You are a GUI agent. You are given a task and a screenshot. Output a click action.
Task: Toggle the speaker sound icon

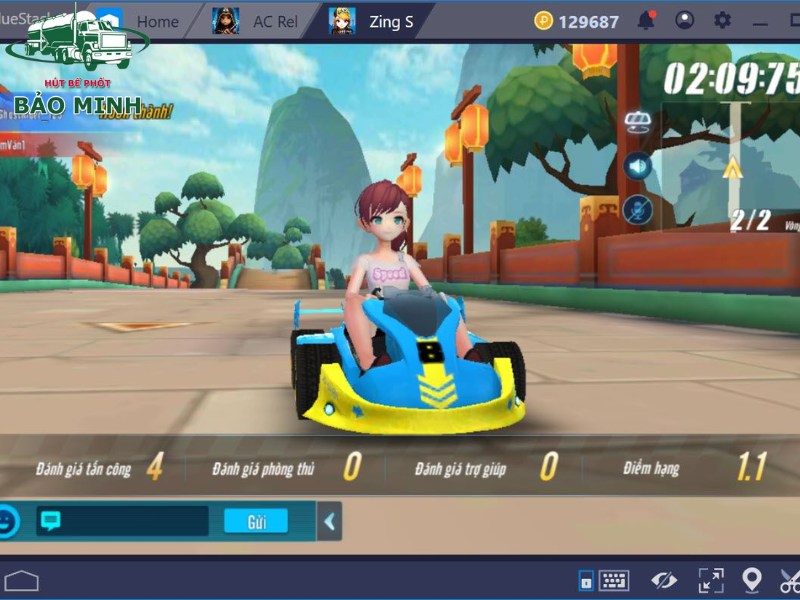coord(637,165)
